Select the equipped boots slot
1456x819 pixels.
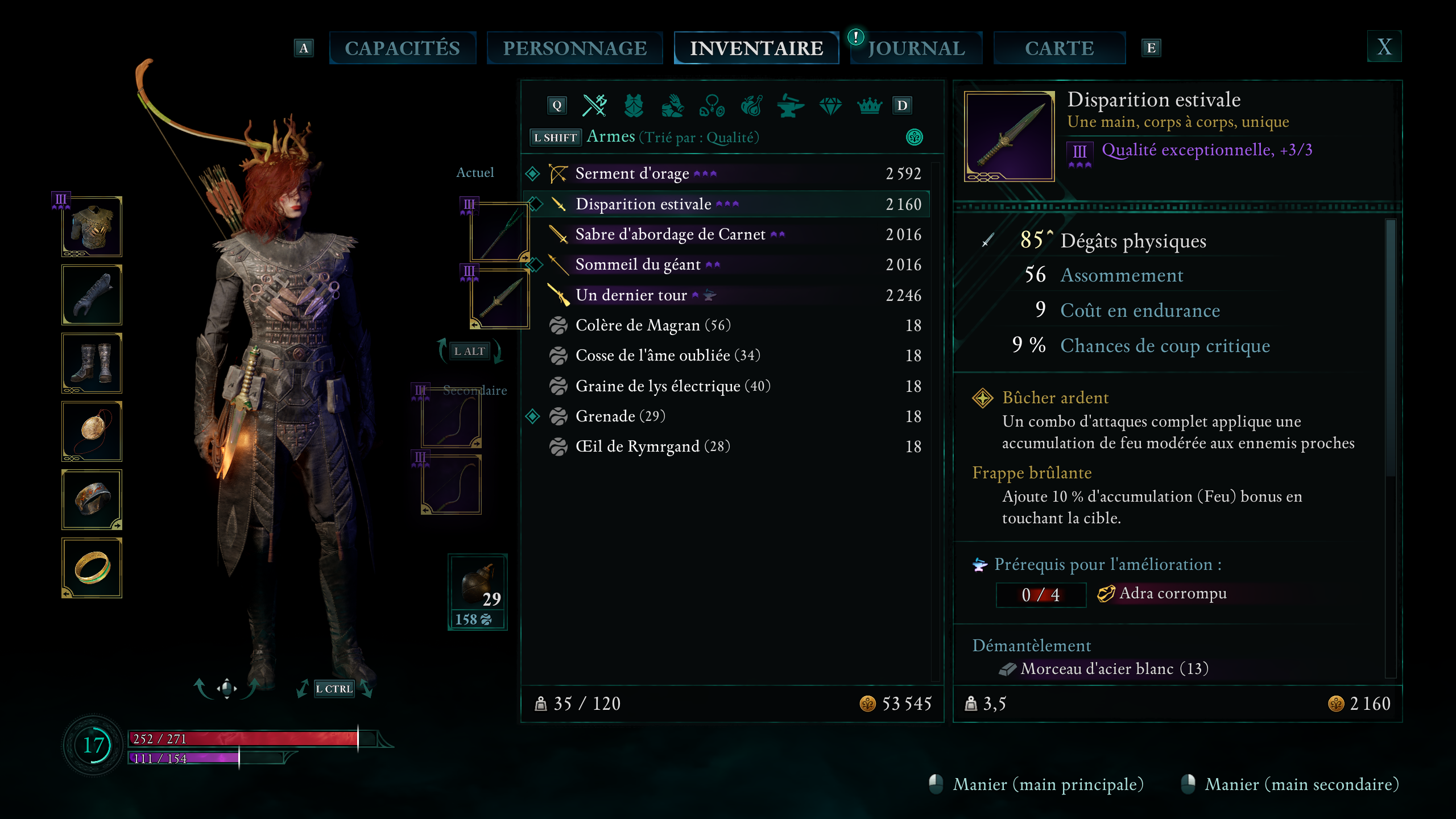pos(92,363)
